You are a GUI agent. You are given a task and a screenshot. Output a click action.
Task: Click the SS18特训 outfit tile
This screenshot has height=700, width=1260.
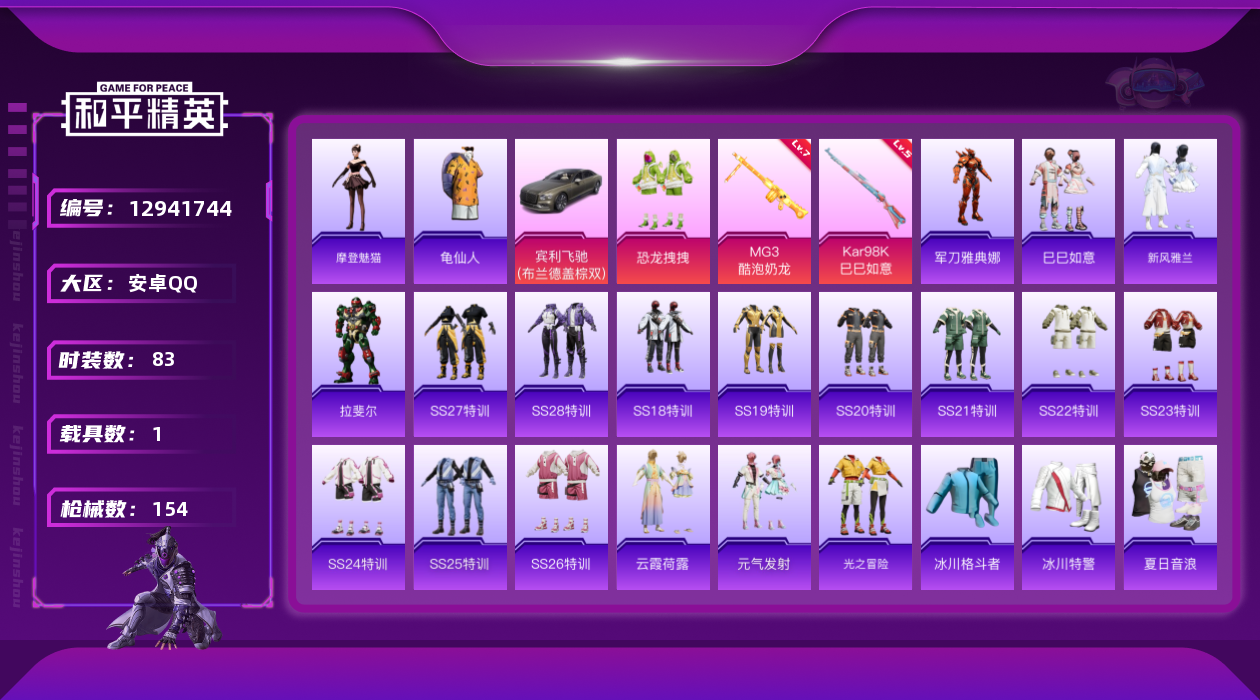coord(663,363)
